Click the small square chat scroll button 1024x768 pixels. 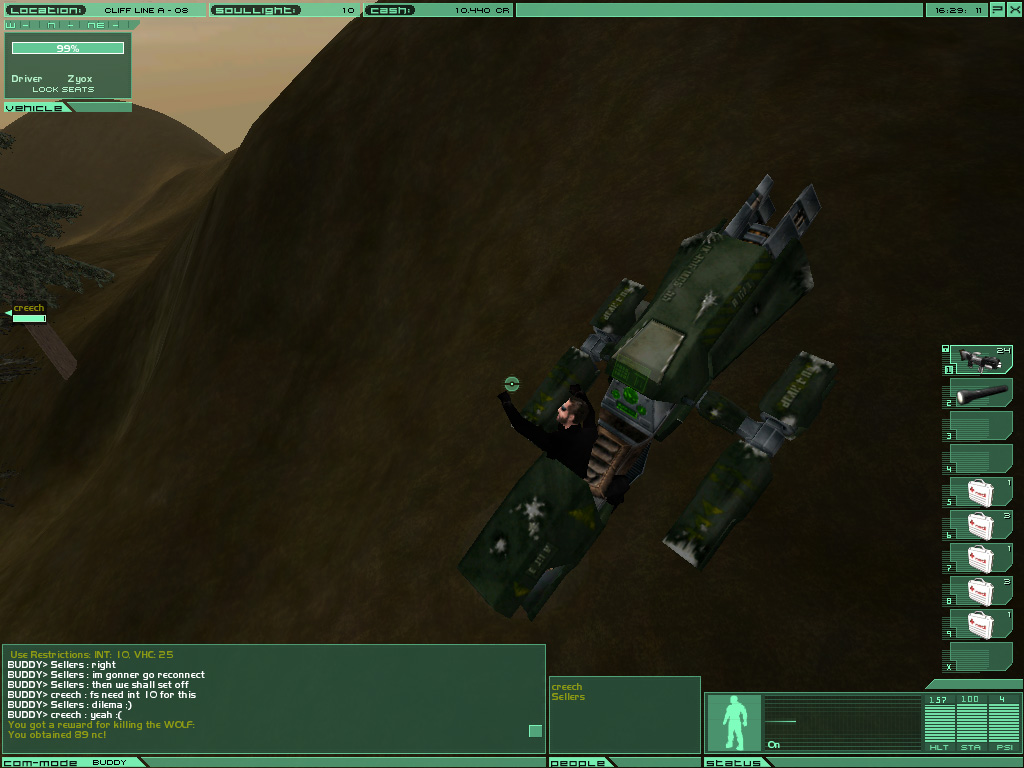(x=535, y=731)
